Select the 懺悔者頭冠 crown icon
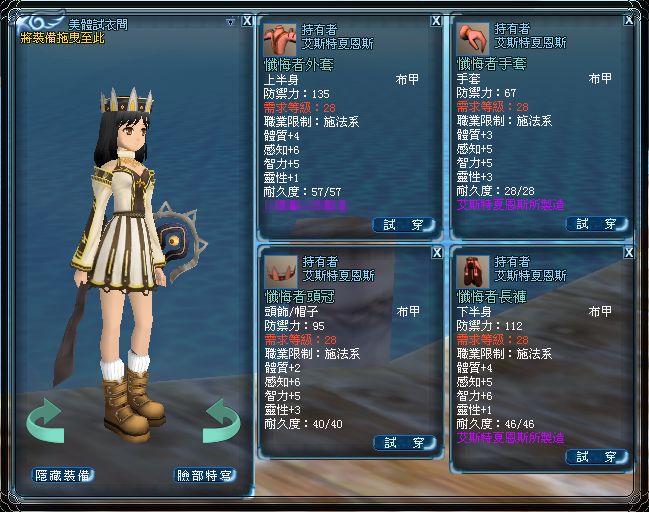The height and width of the screenshot is (512, 649). click(x=278, y=270)
